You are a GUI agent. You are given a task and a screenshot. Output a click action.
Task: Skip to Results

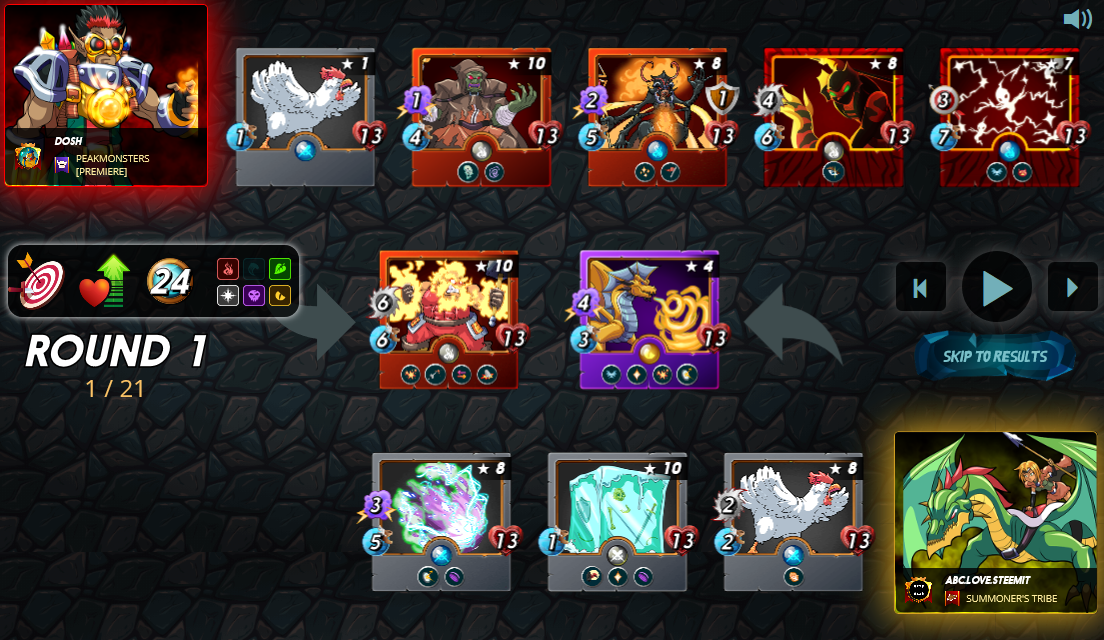995,356
